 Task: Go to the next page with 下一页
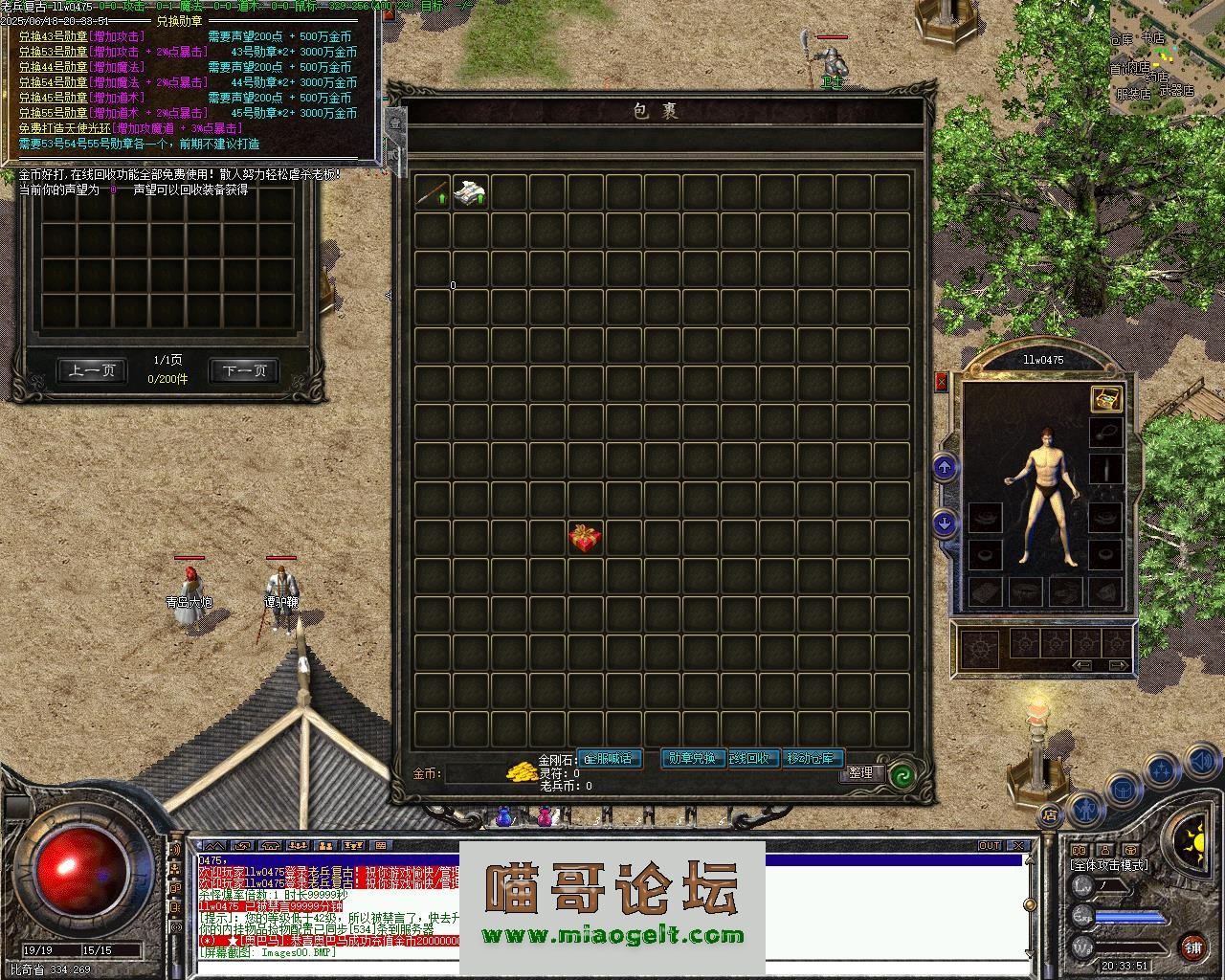click(245, 370)
